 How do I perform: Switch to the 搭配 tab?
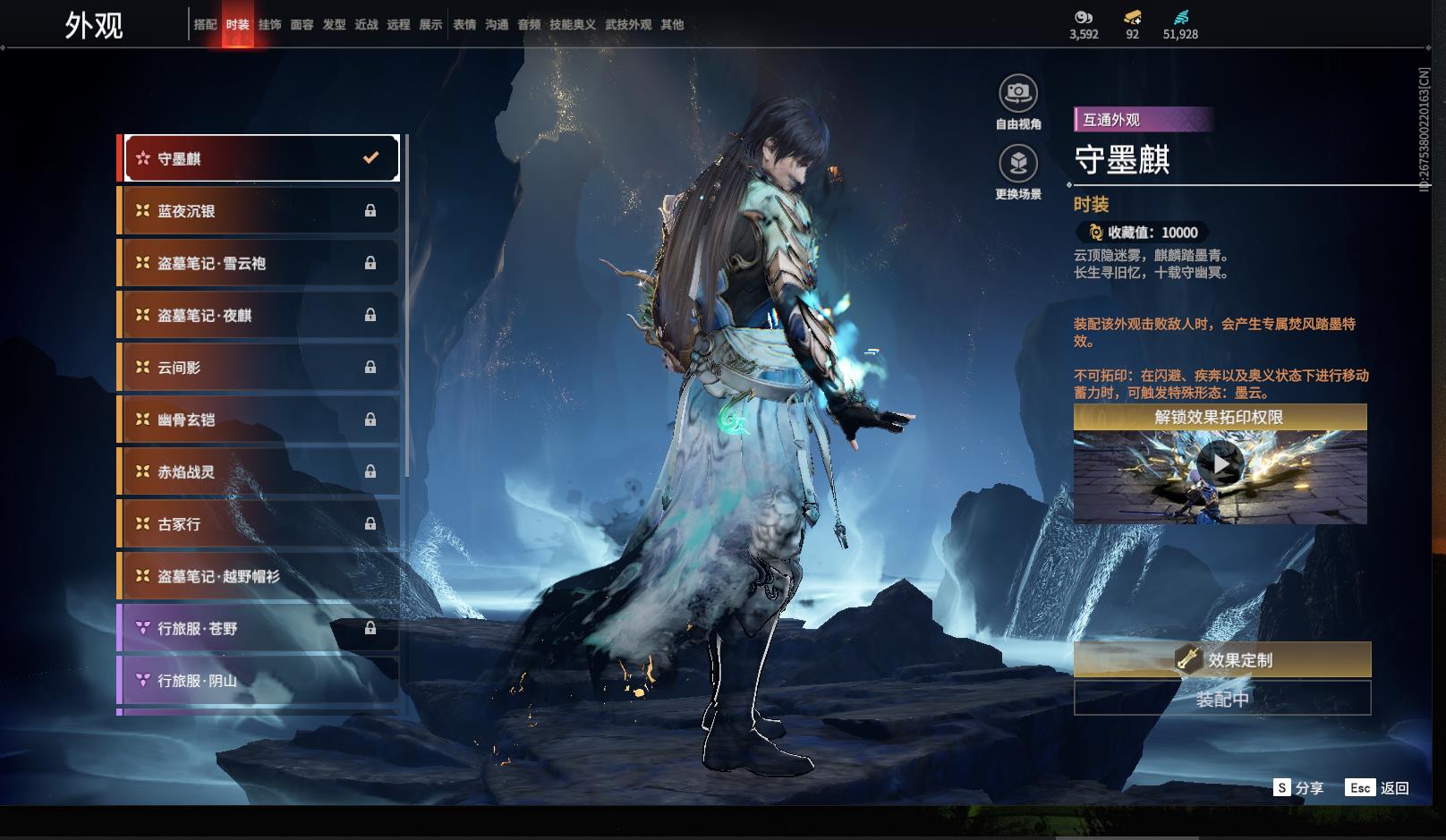(x=205, y=25)
